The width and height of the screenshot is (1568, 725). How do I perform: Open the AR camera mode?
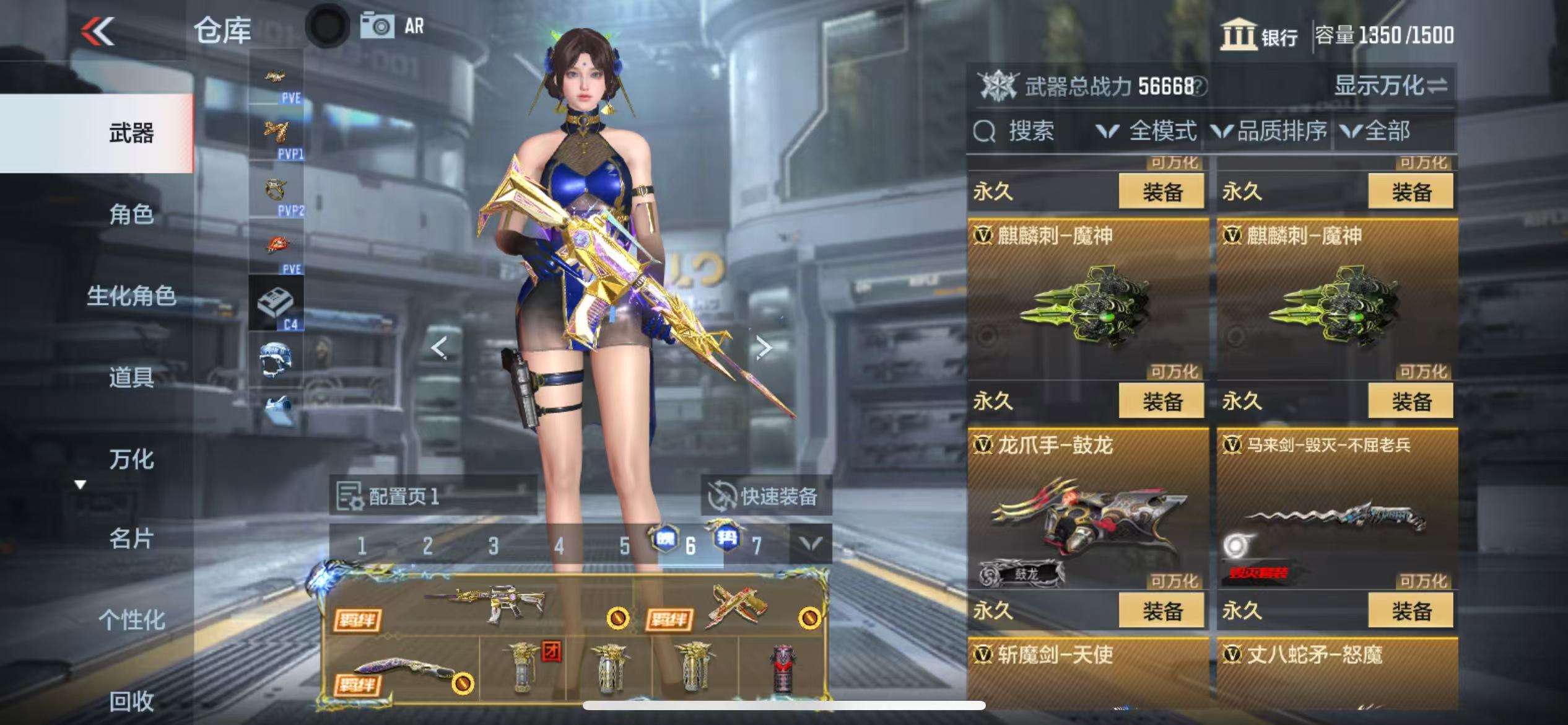tap(393, 27)
